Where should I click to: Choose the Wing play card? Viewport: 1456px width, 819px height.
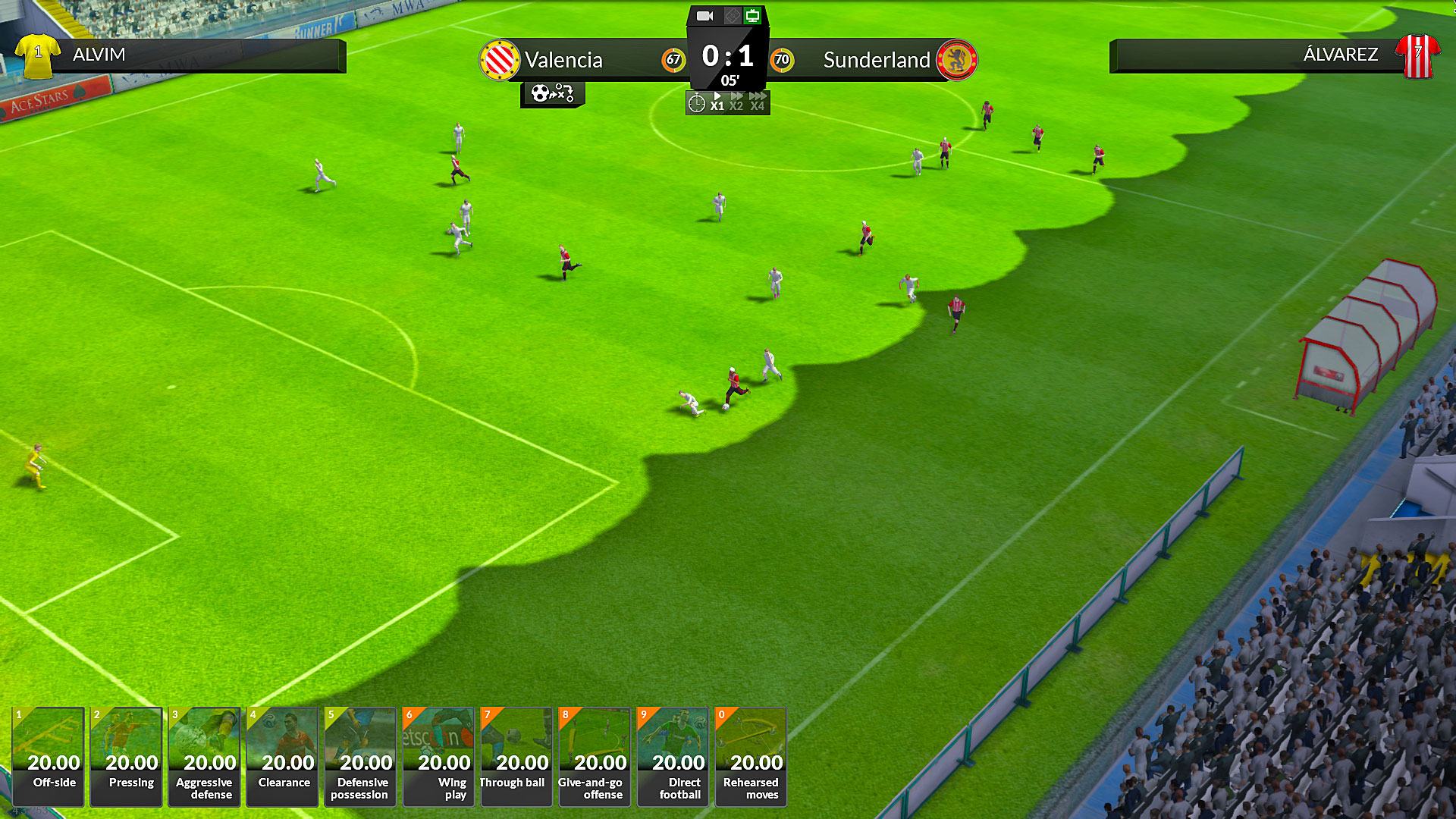click(439, 756)
